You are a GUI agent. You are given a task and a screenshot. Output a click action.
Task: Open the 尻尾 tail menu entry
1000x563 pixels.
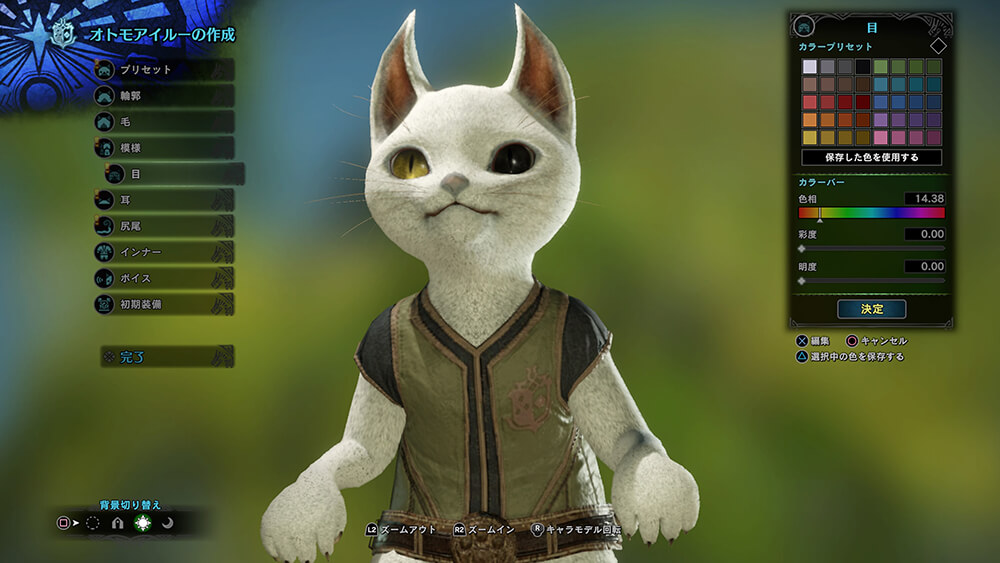coord(163,226)
